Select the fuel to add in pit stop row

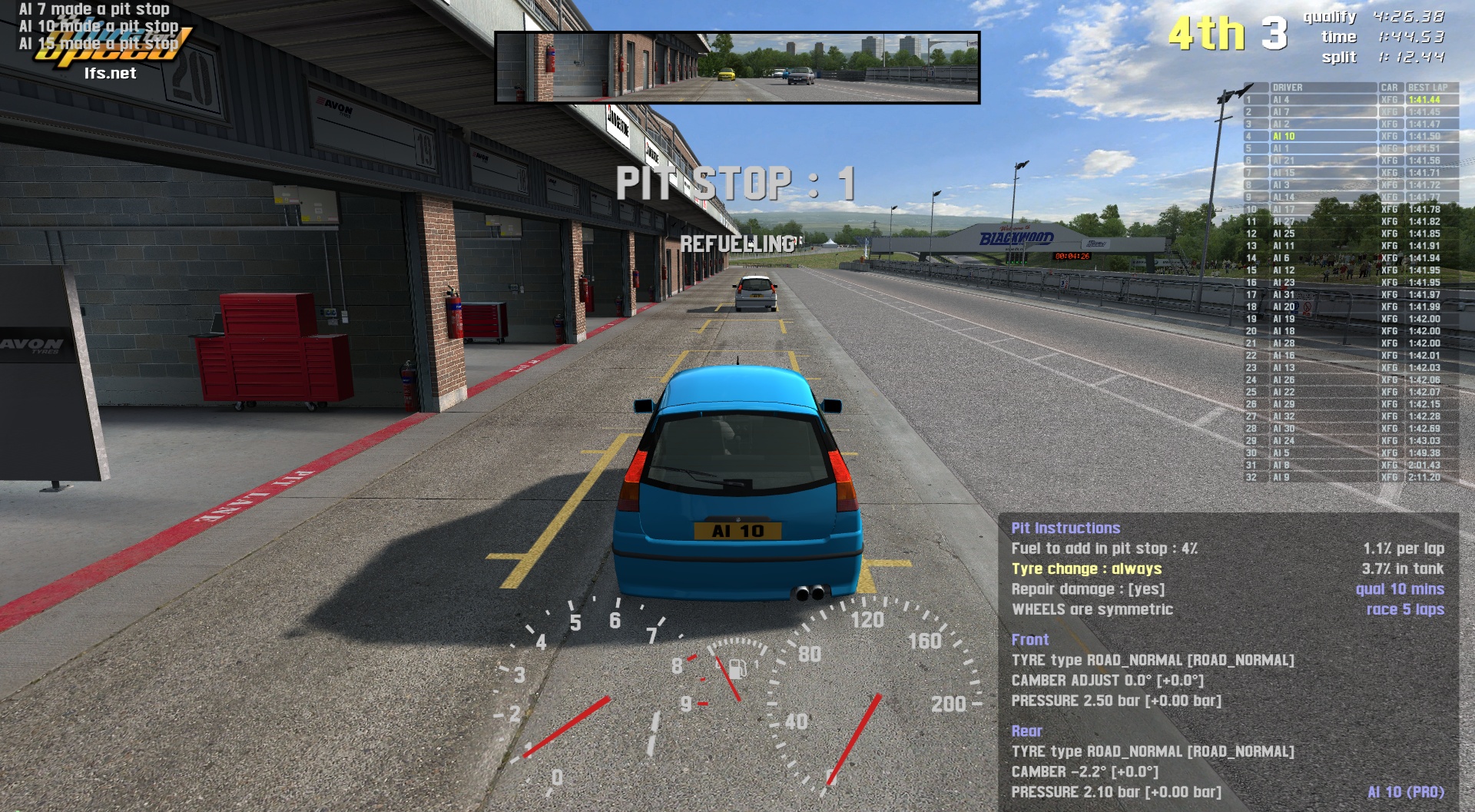point(1104,549)
